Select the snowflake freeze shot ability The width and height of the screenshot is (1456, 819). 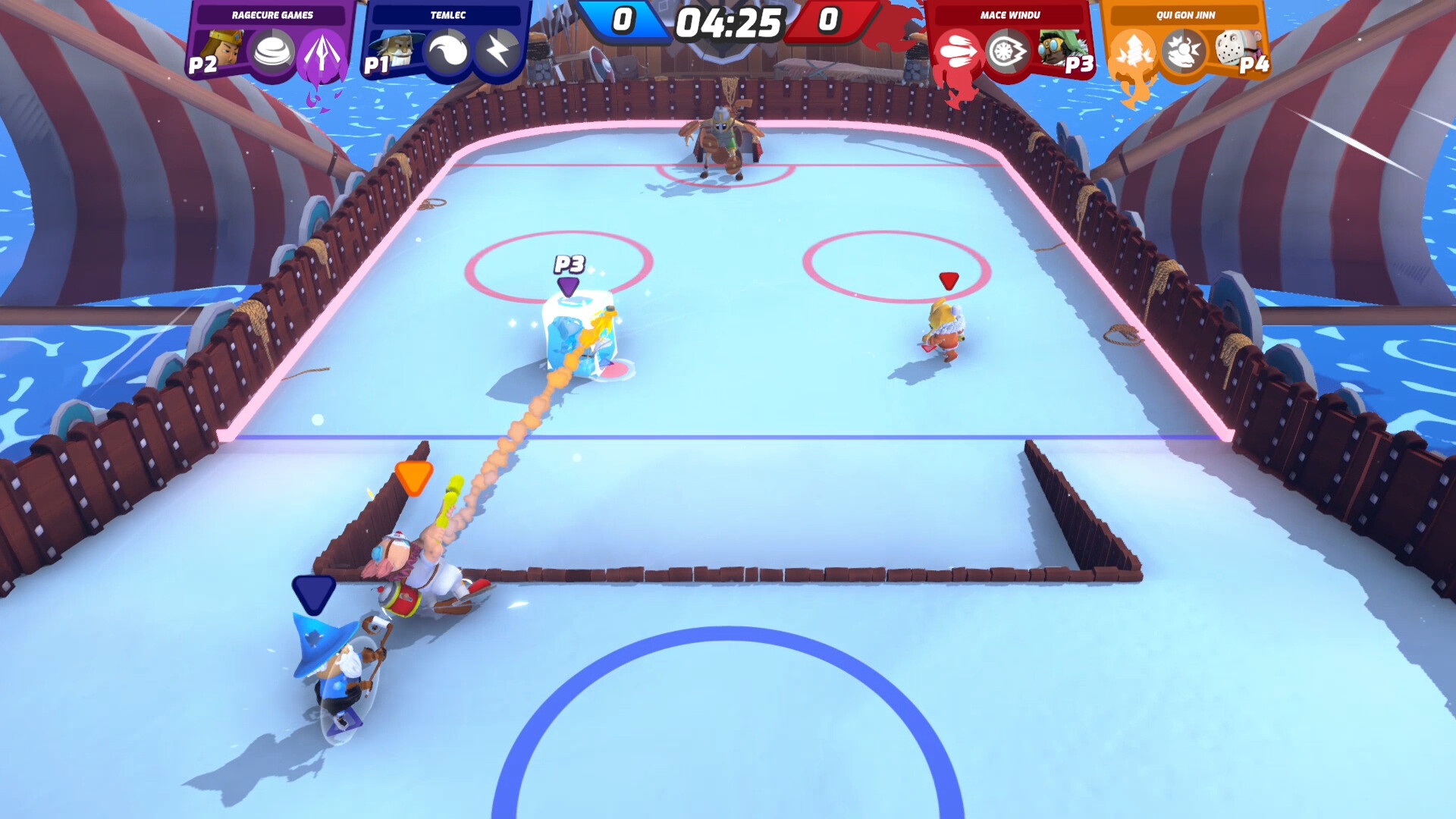pos(1007,52)
